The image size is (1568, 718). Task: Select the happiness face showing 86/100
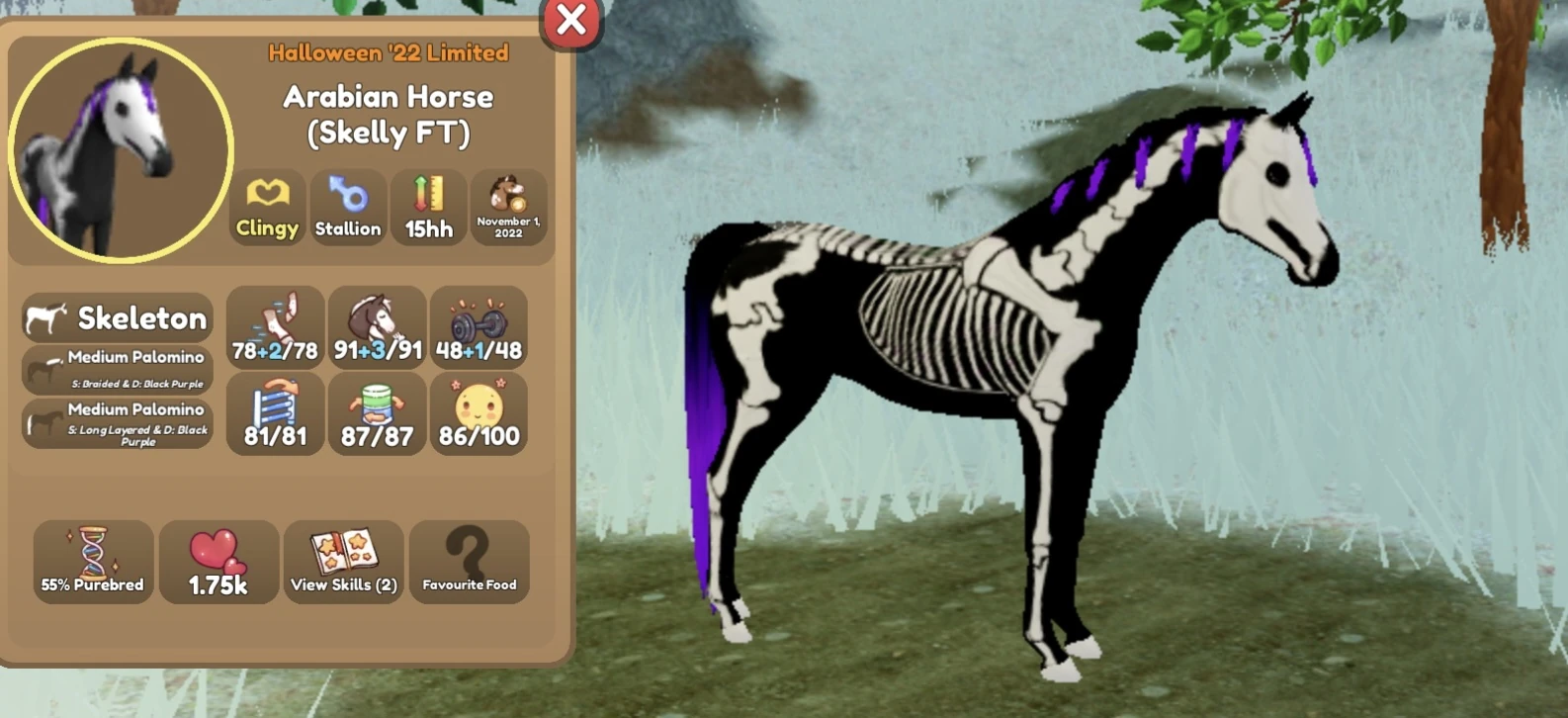coord(479,413)
